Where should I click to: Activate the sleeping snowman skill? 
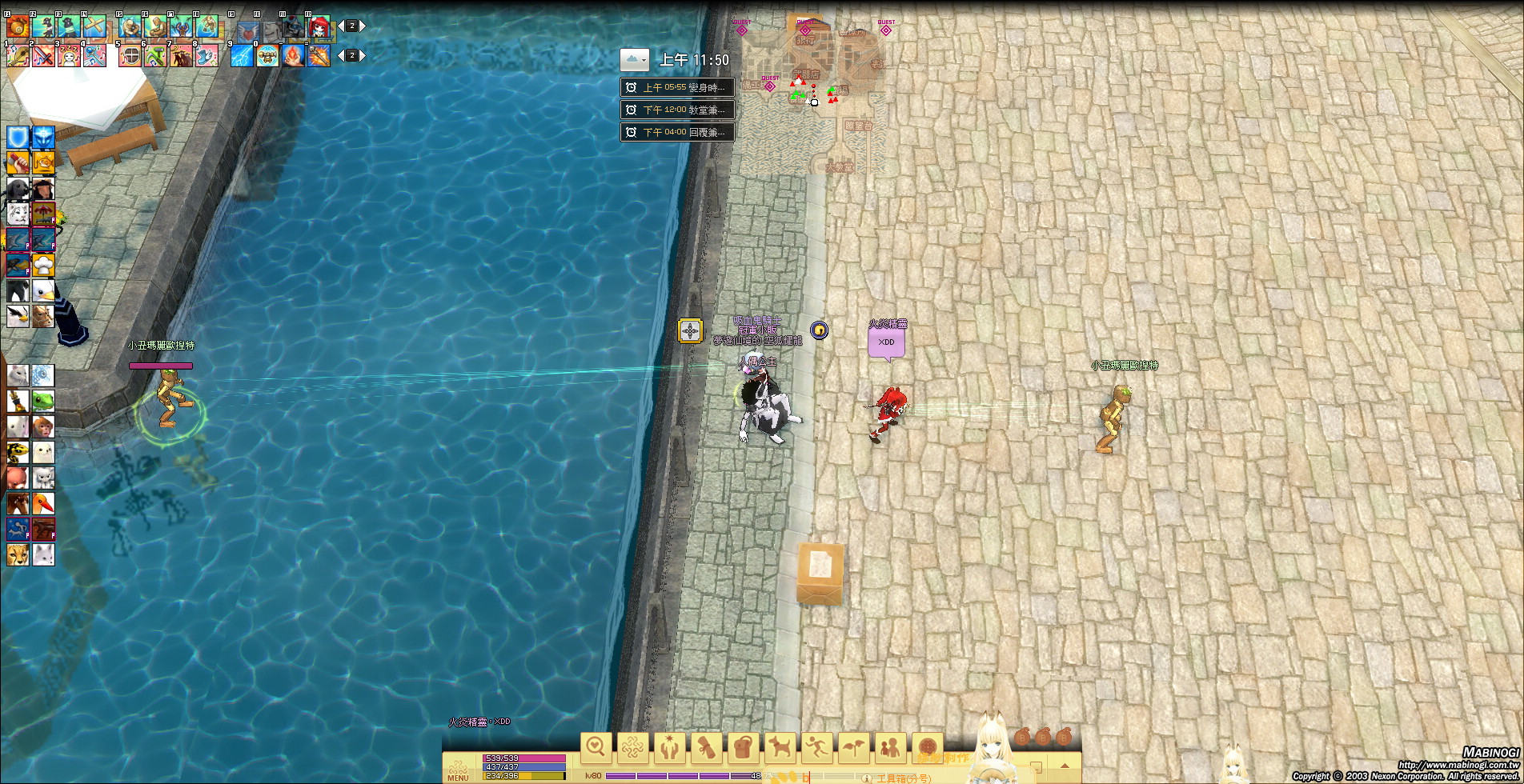(69, 56)
